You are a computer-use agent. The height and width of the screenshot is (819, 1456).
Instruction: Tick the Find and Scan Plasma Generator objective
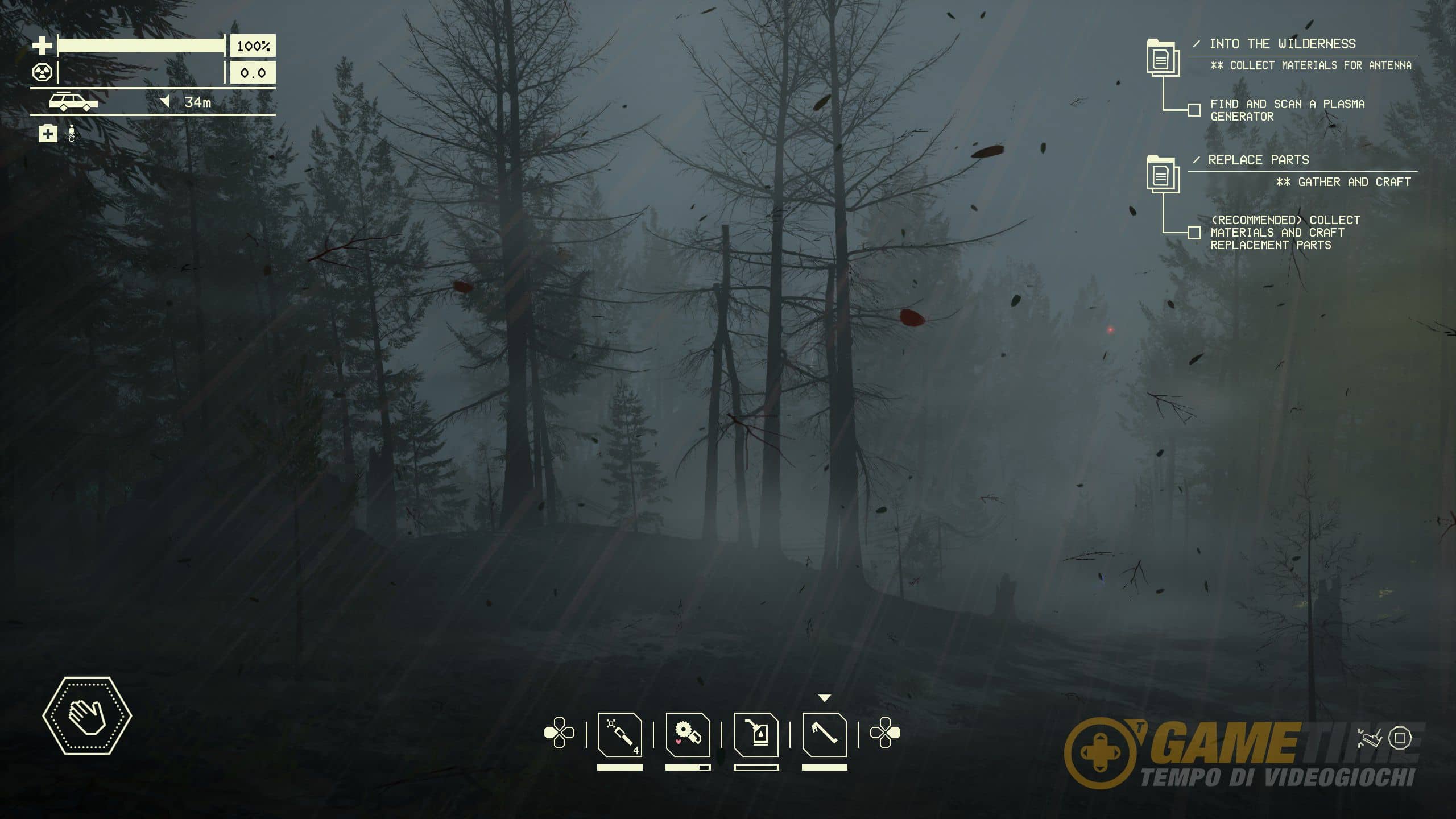[x=1194, y=110]
